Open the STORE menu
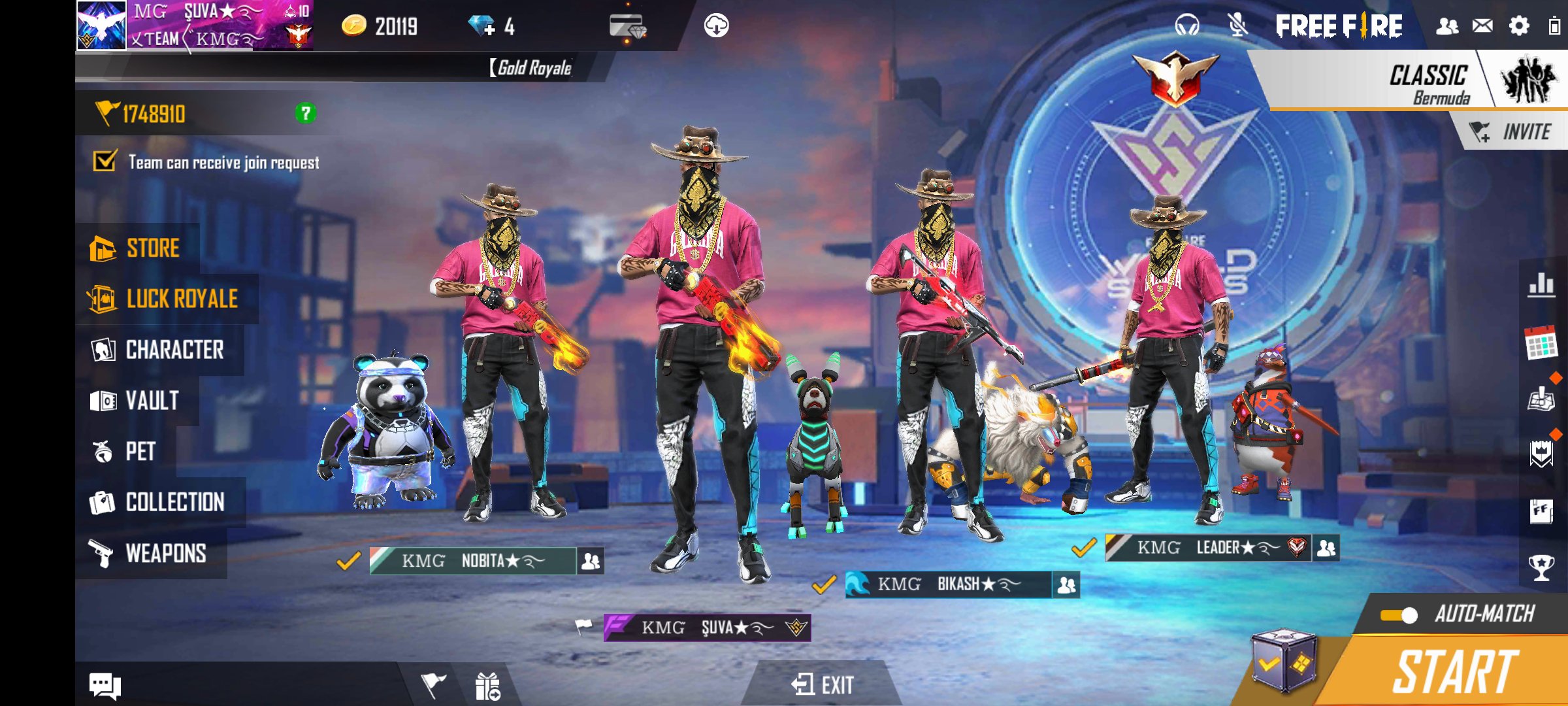The height and width of the screenshot is (706, 1568). tap(138, 248)
